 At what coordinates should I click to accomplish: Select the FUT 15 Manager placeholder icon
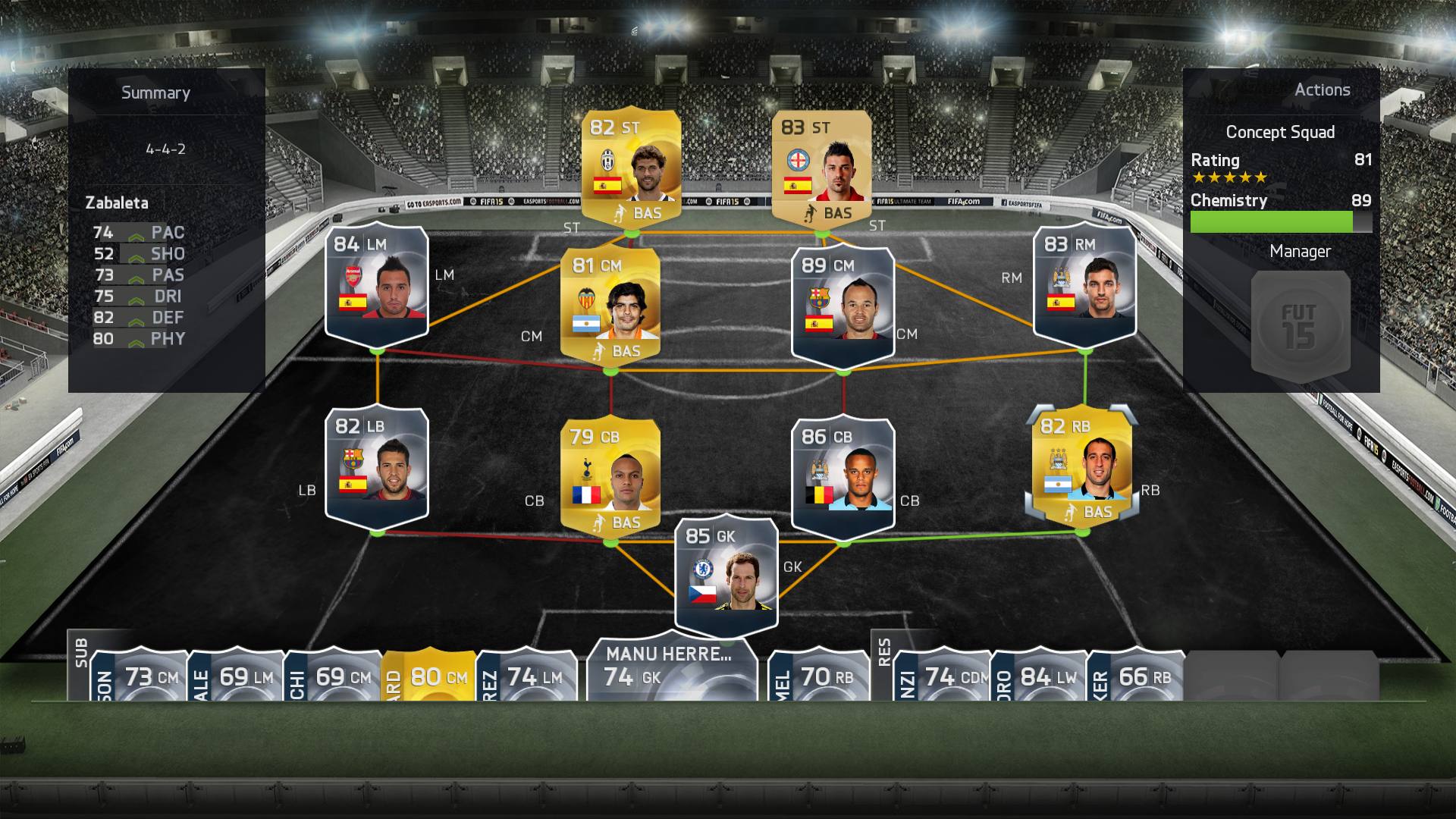point(1299,324)
